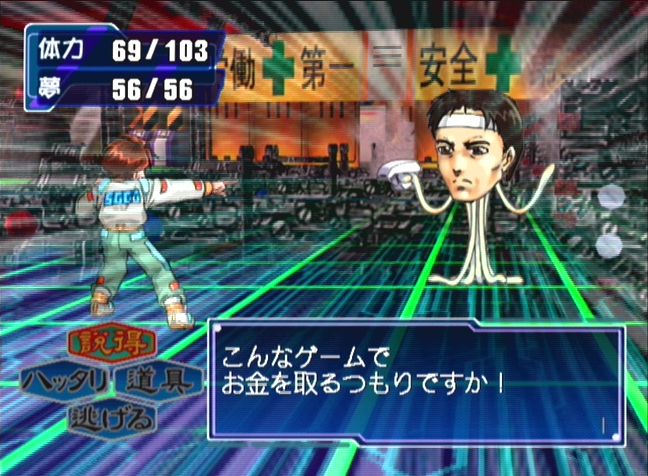
Task: Select the 説得 (Persuade) battle command
Action: [112, 345]
